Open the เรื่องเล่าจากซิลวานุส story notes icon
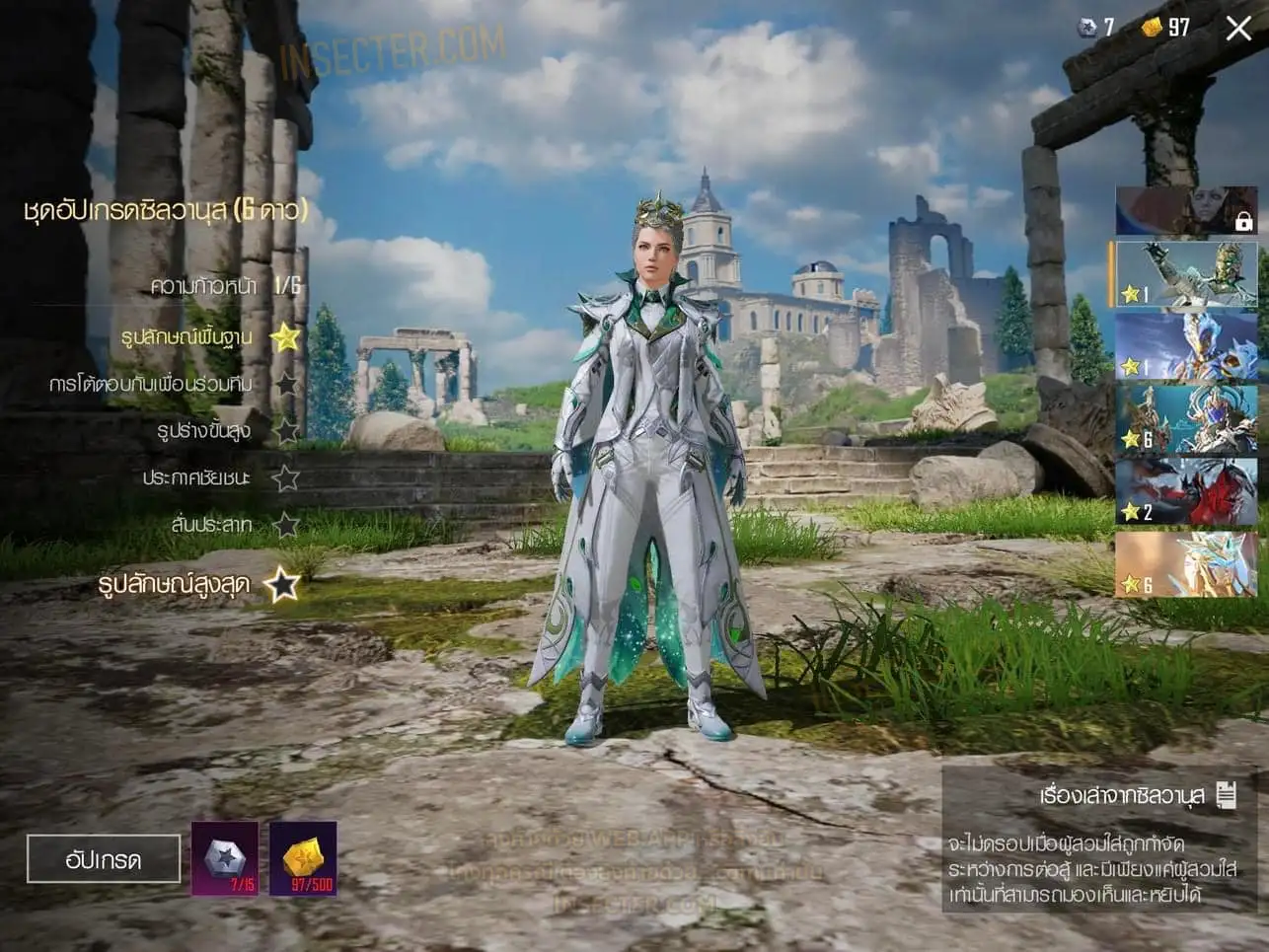Image resolution: width=1269 pixels, height=952 pixels. (x=1227, y=794)
